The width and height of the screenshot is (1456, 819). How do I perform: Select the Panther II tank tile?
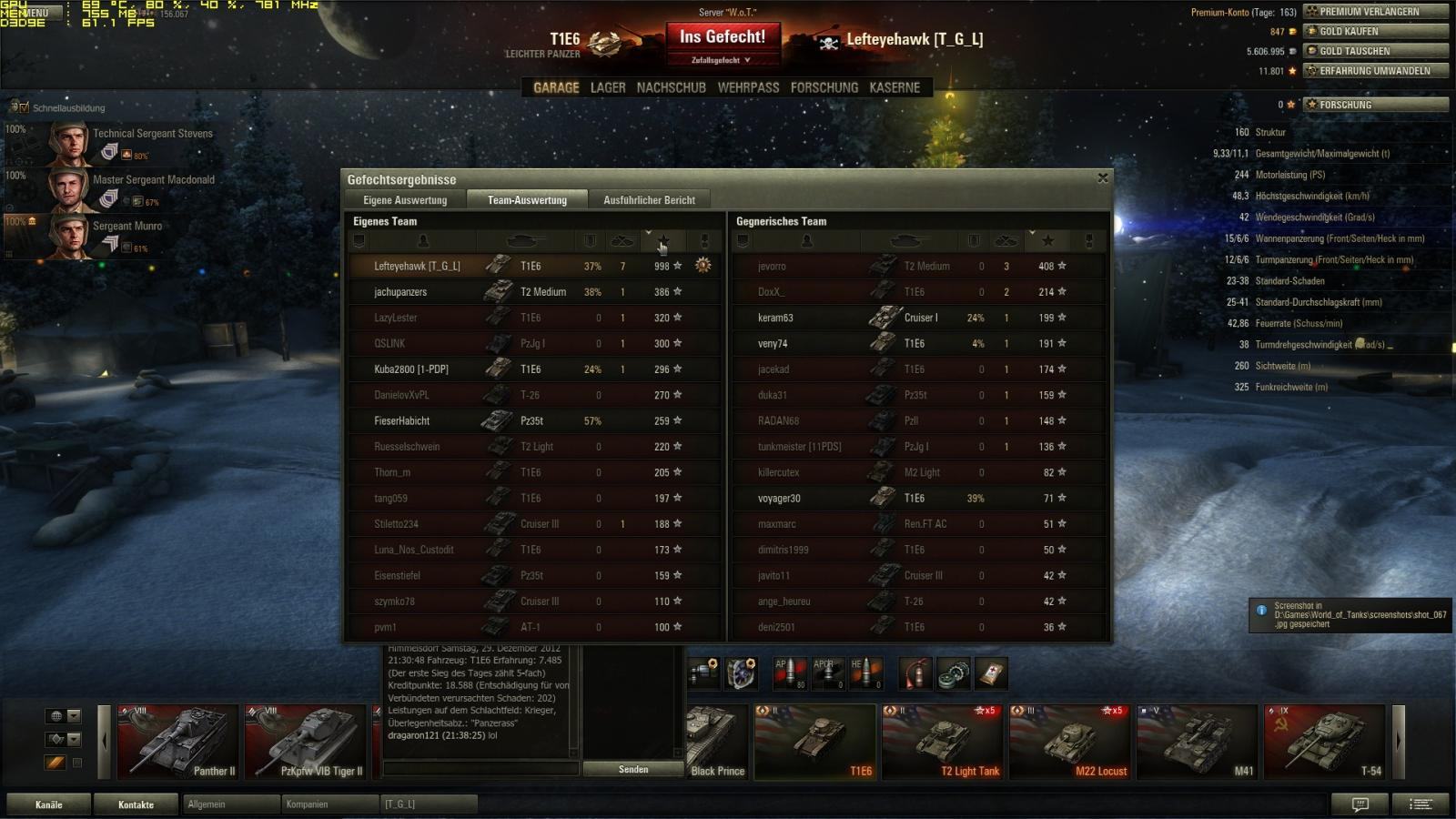[177, 742]
